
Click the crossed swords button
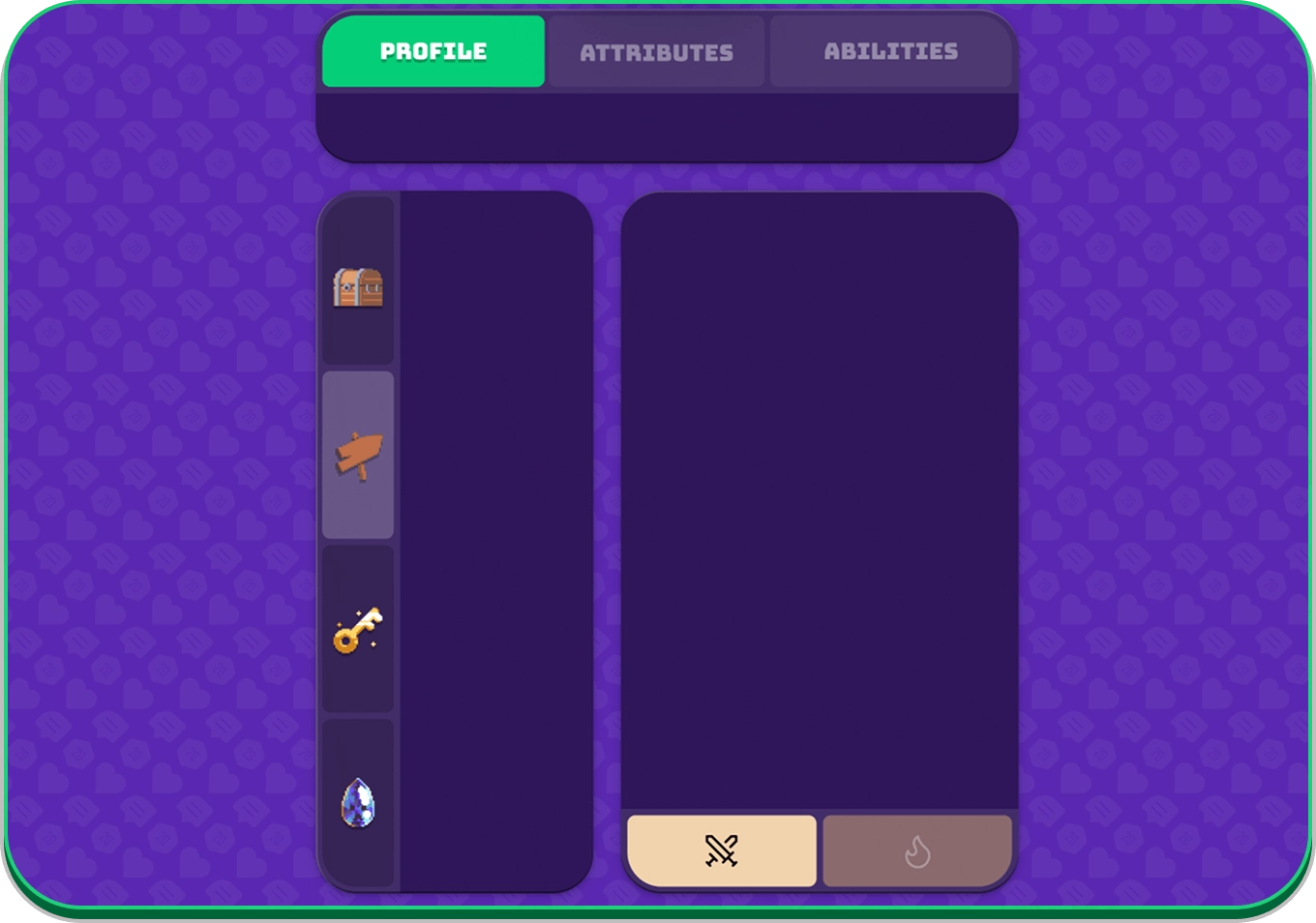click(722, 850)
